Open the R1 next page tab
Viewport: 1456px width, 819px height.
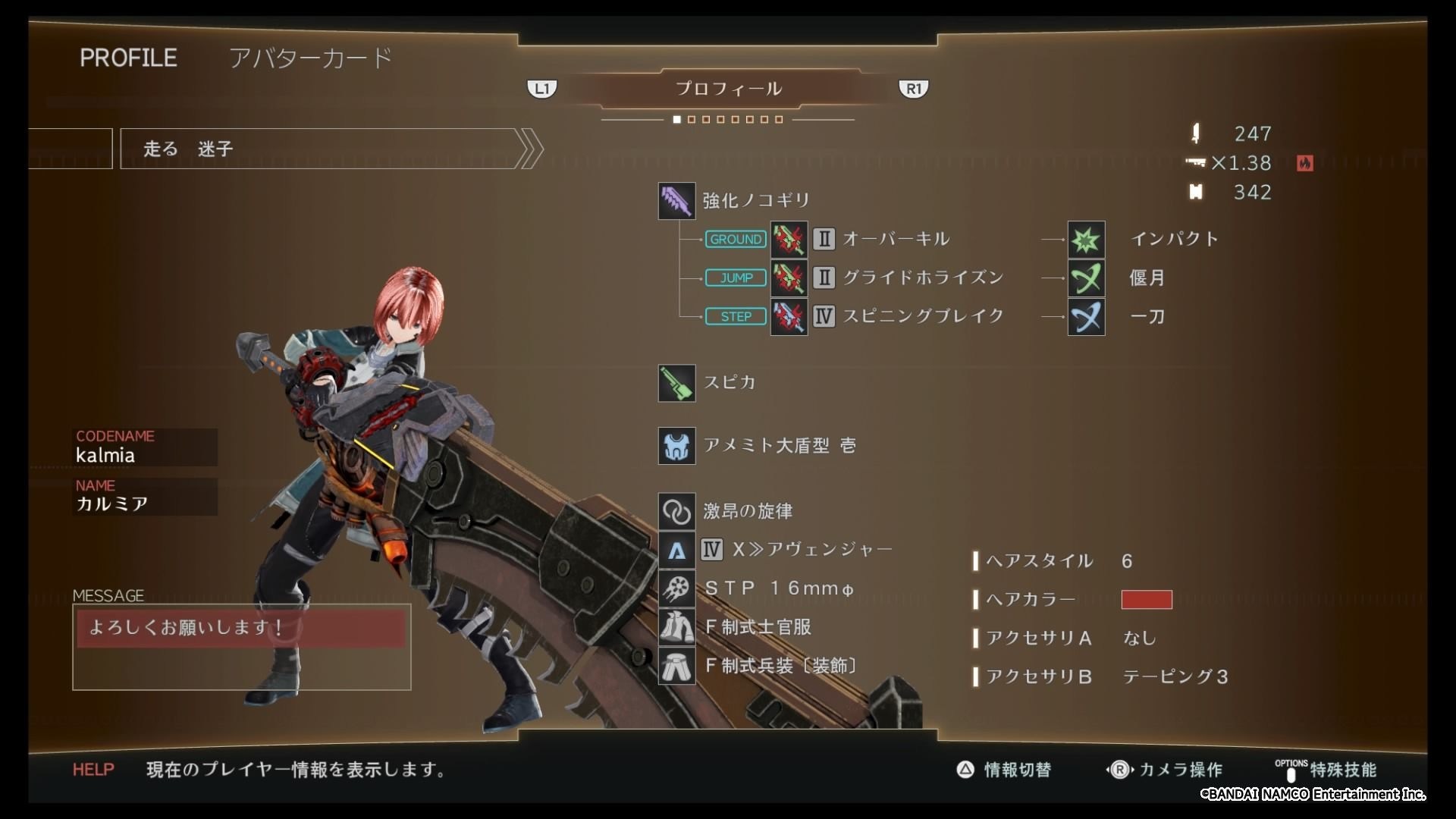(x=914, y=88)
